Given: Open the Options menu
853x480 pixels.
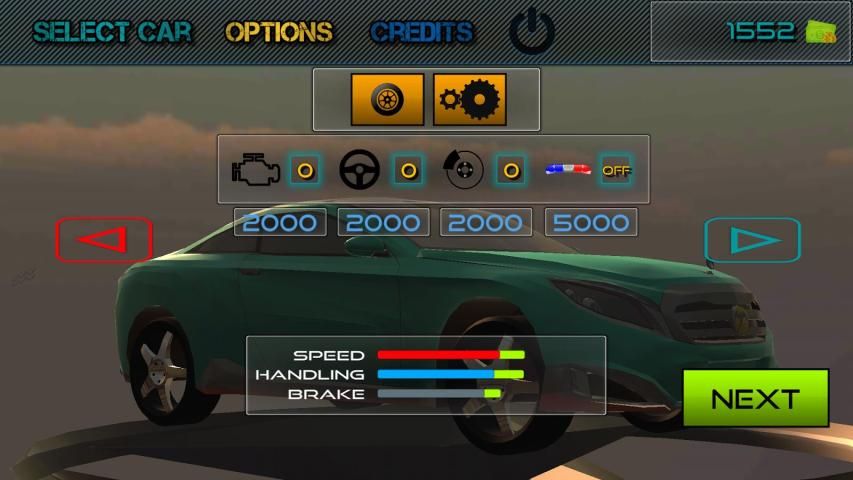Looking at the screenshot, I should coord(279,32).
